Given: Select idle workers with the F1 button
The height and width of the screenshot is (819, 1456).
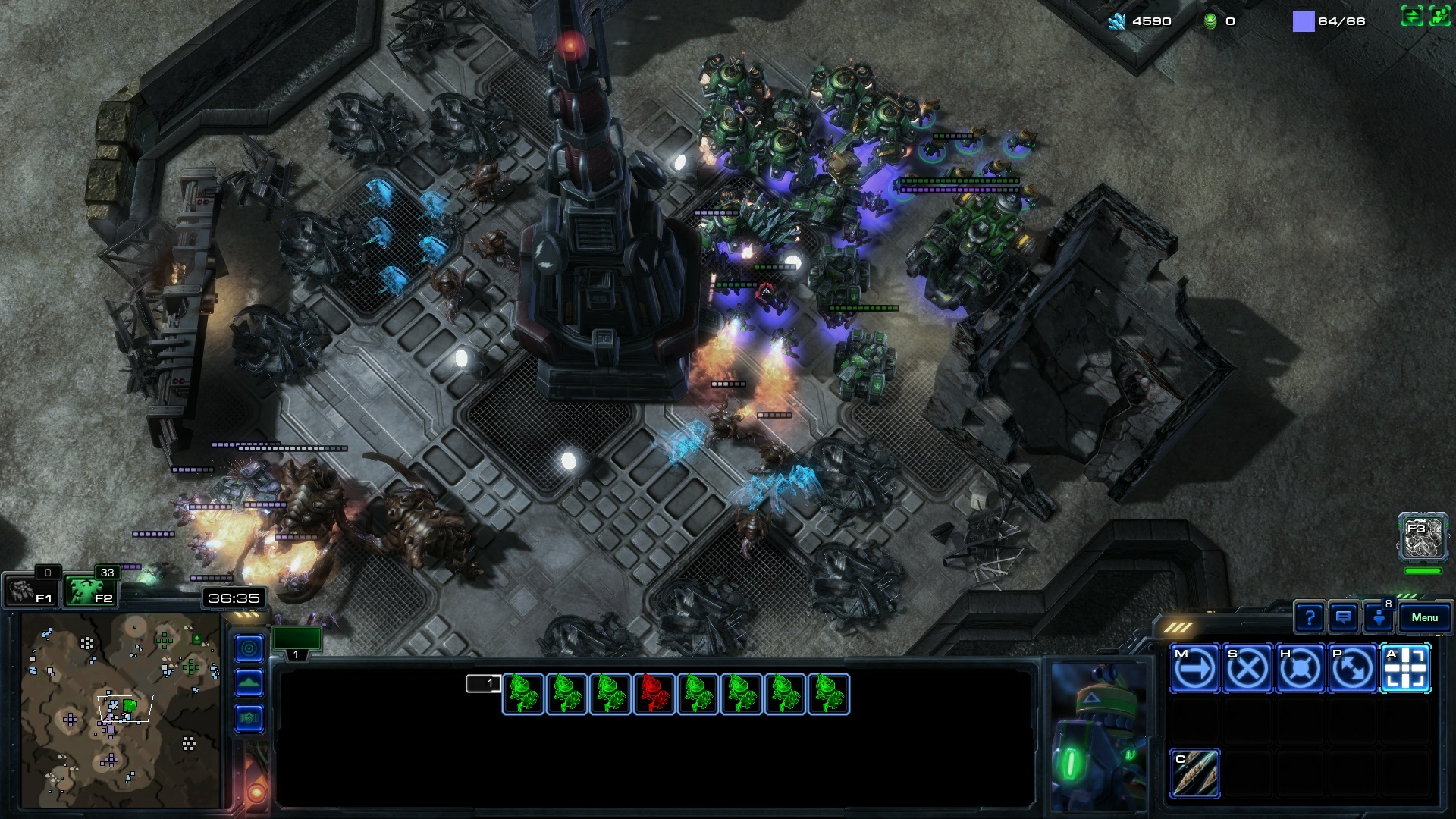Looking at the screenshot, I should 30,591.
